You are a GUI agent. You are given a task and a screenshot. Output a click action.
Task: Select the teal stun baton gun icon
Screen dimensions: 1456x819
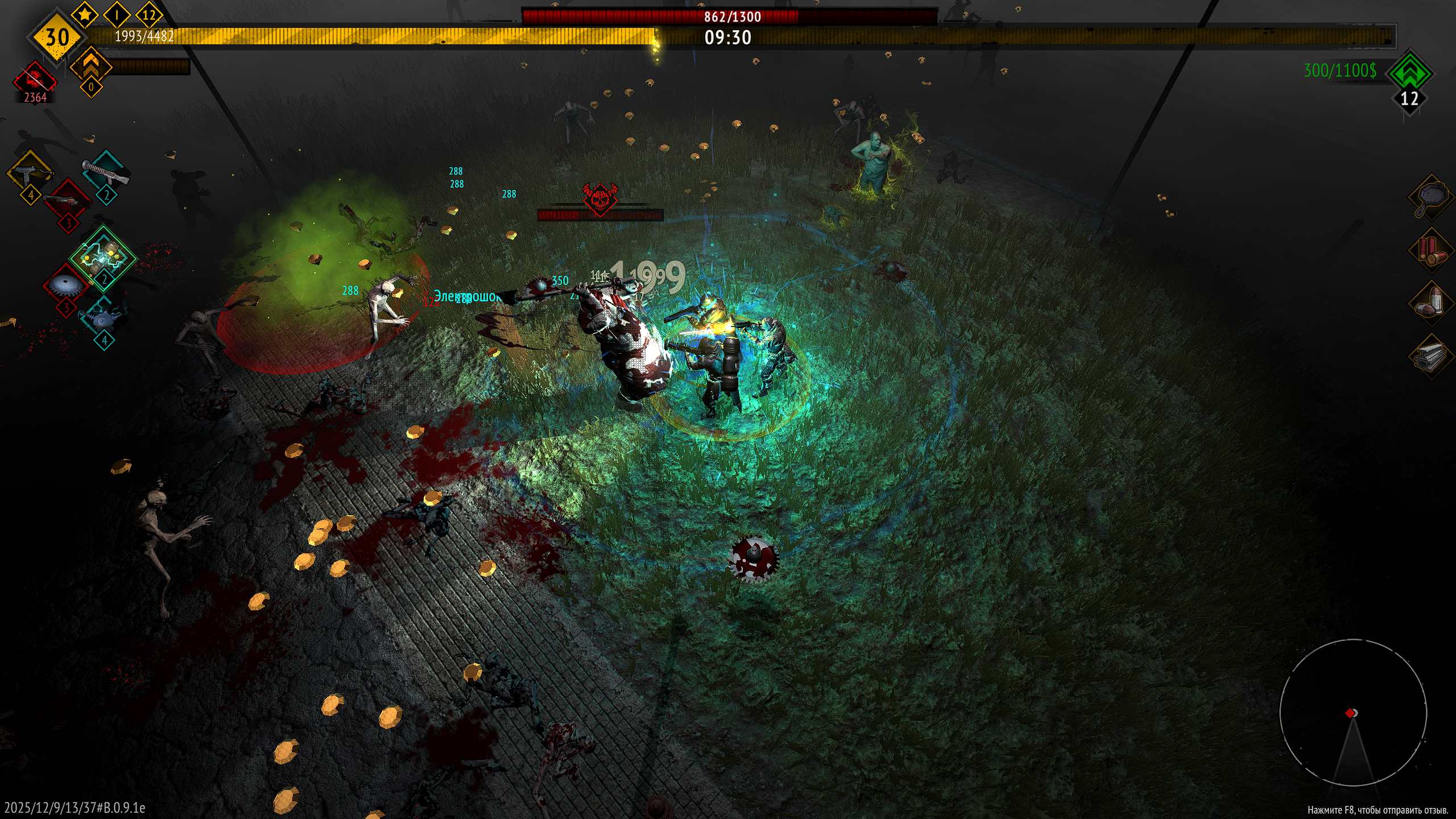click(106, 171)
